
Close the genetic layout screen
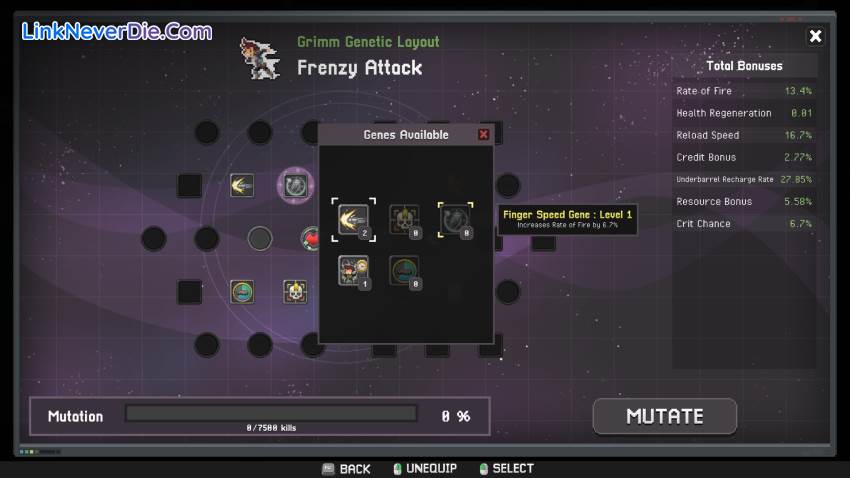pos(815,36)
